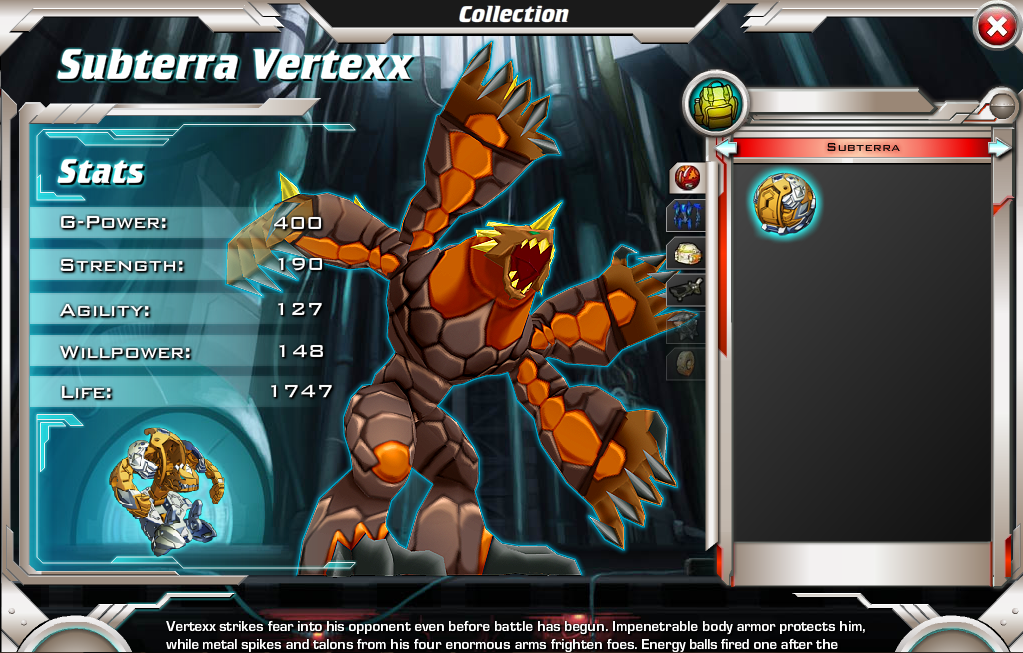Choose the tan round shield tab
1023x653 pixels.
(x=687, y=363)
